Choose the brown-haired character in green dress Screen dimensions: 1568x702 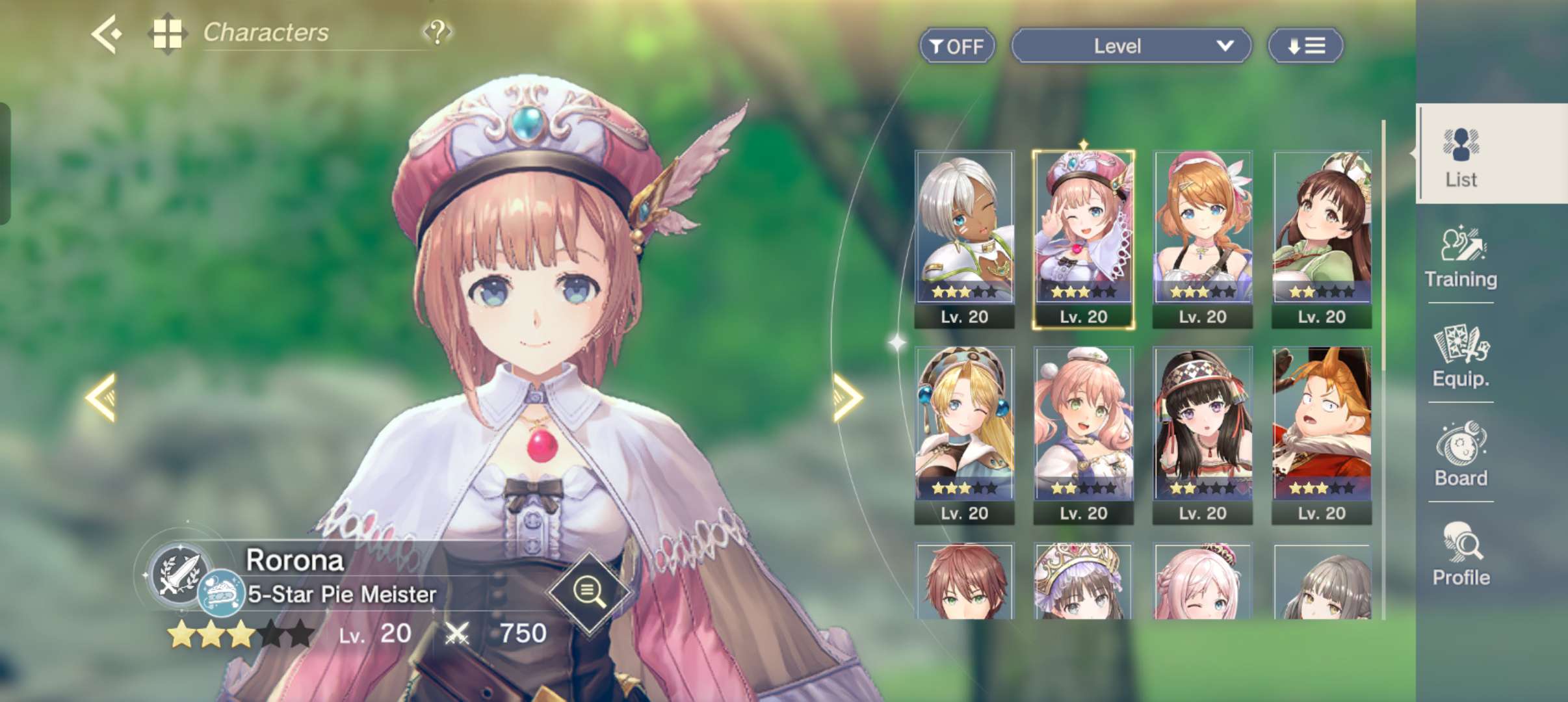coord(1322,239)
